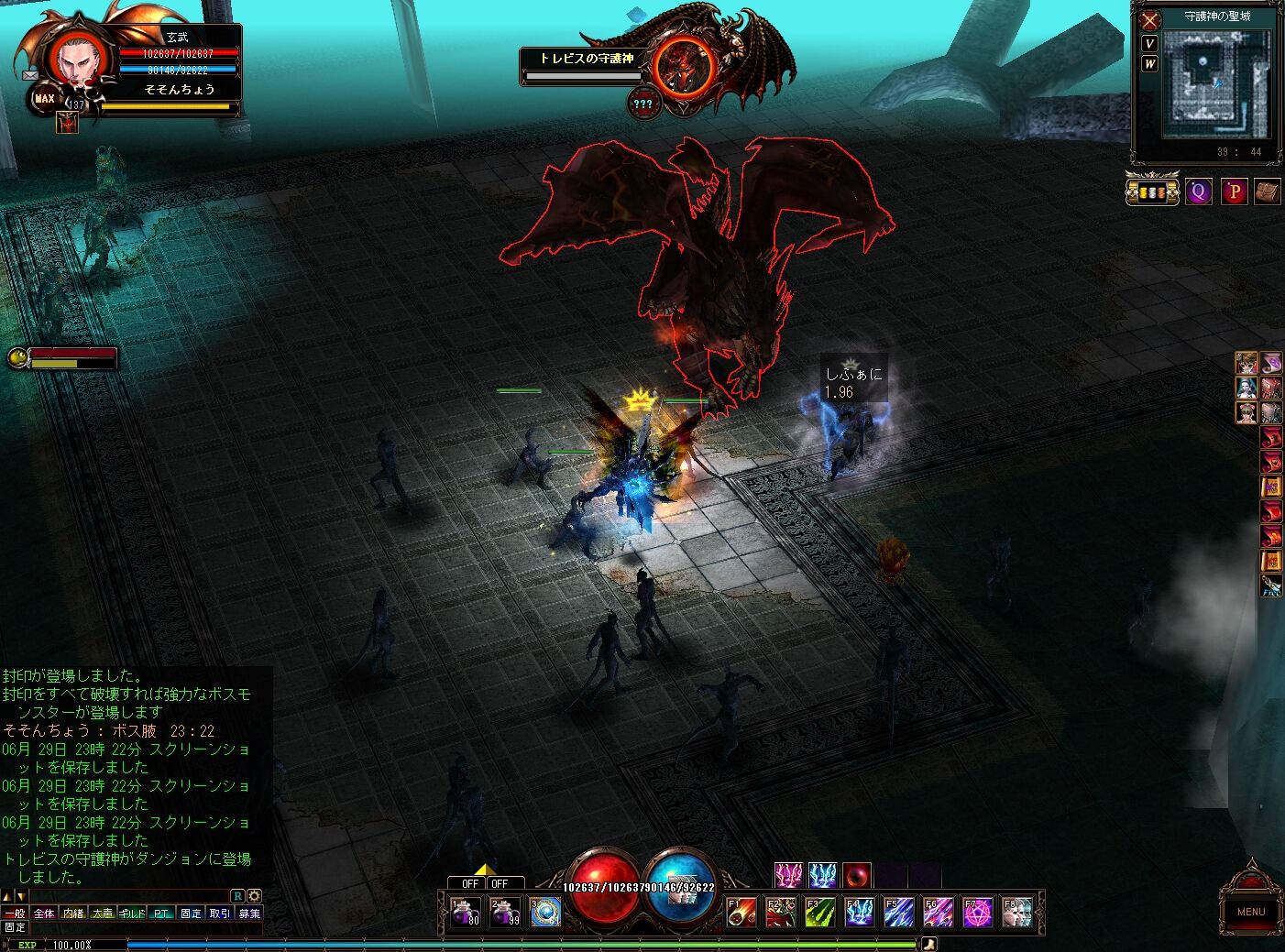This screenshot has width=1285, height=952.
Task: Use the F3 green slash skill
Action: (x=819, y=912)
